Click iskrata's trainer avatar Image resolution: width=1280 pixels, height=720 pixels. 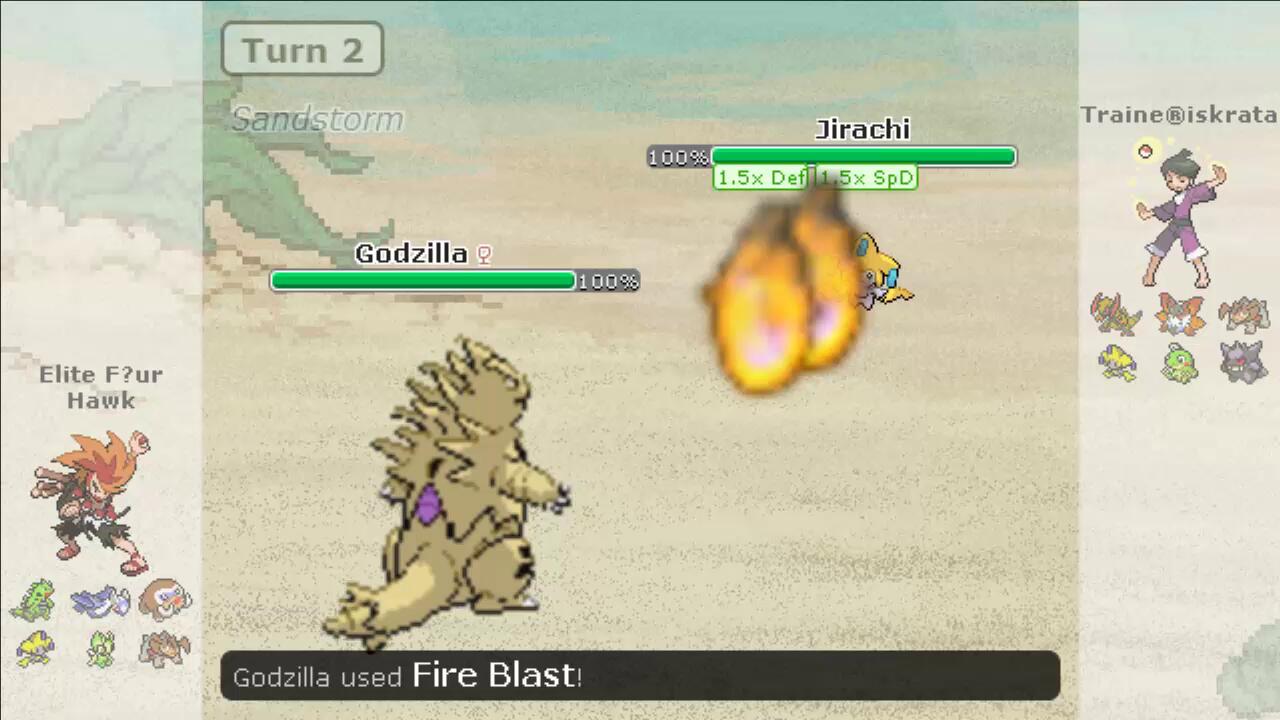1180,212
